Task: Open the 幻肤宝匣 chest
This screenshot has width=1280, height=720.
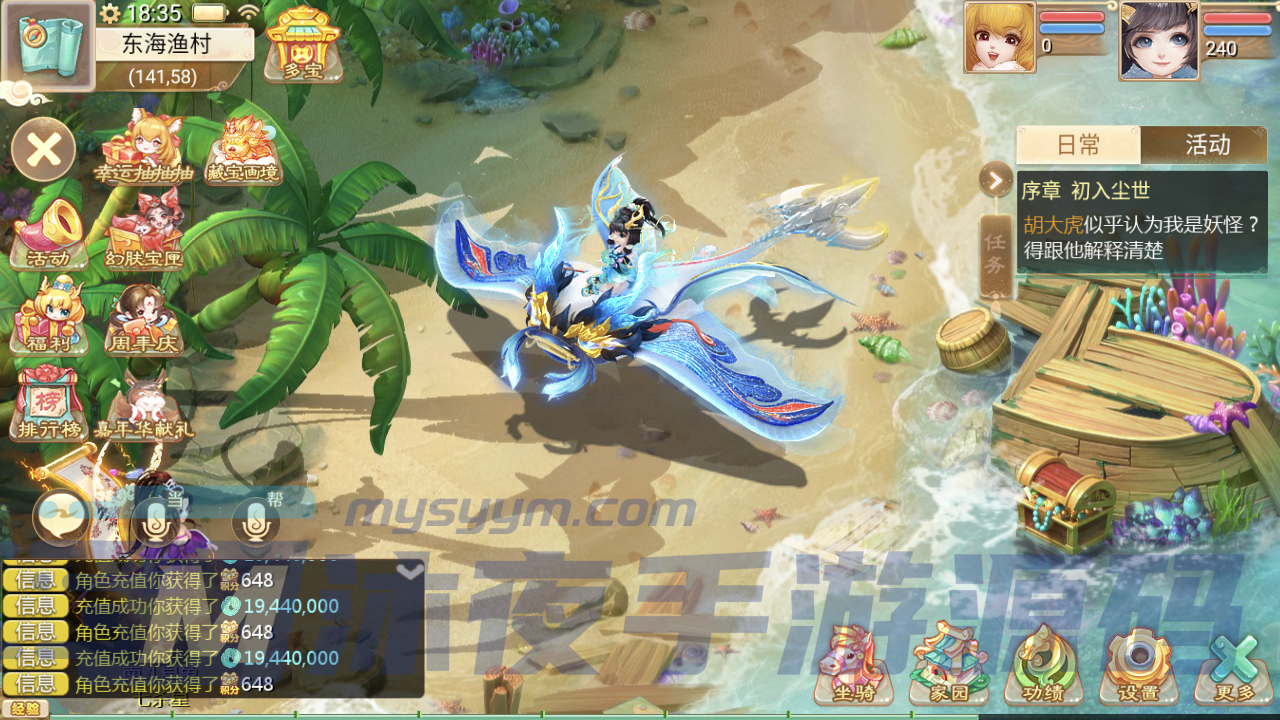Action: (x=145, y=234)
